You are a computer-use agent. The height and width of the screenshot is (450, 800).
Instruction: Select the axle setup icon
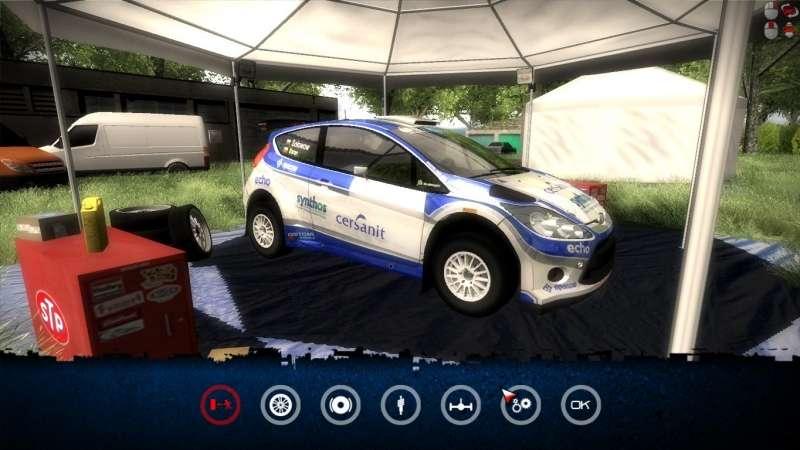(461, 405)
